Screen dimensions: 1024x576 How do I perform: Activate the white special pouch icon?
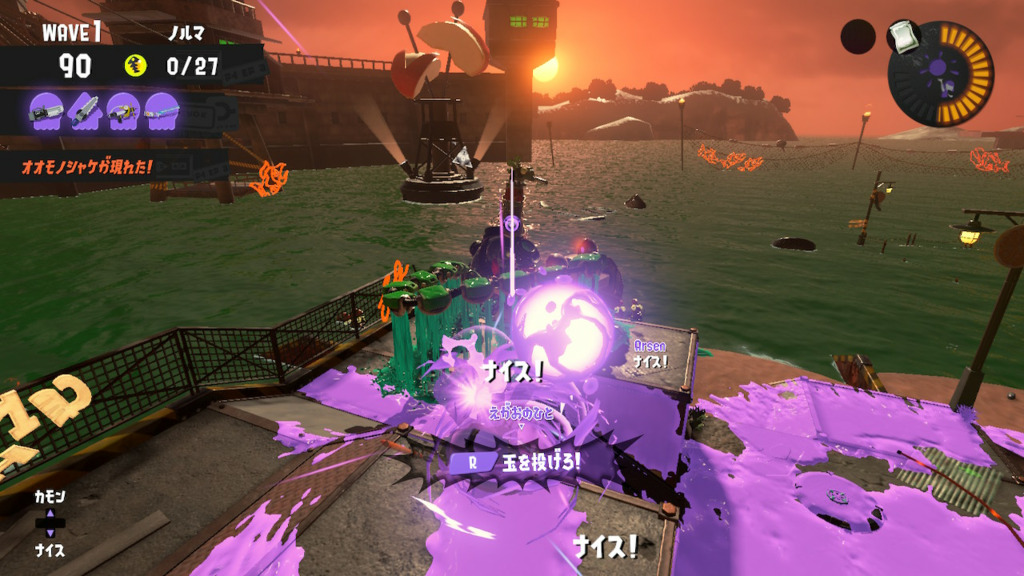903,36
